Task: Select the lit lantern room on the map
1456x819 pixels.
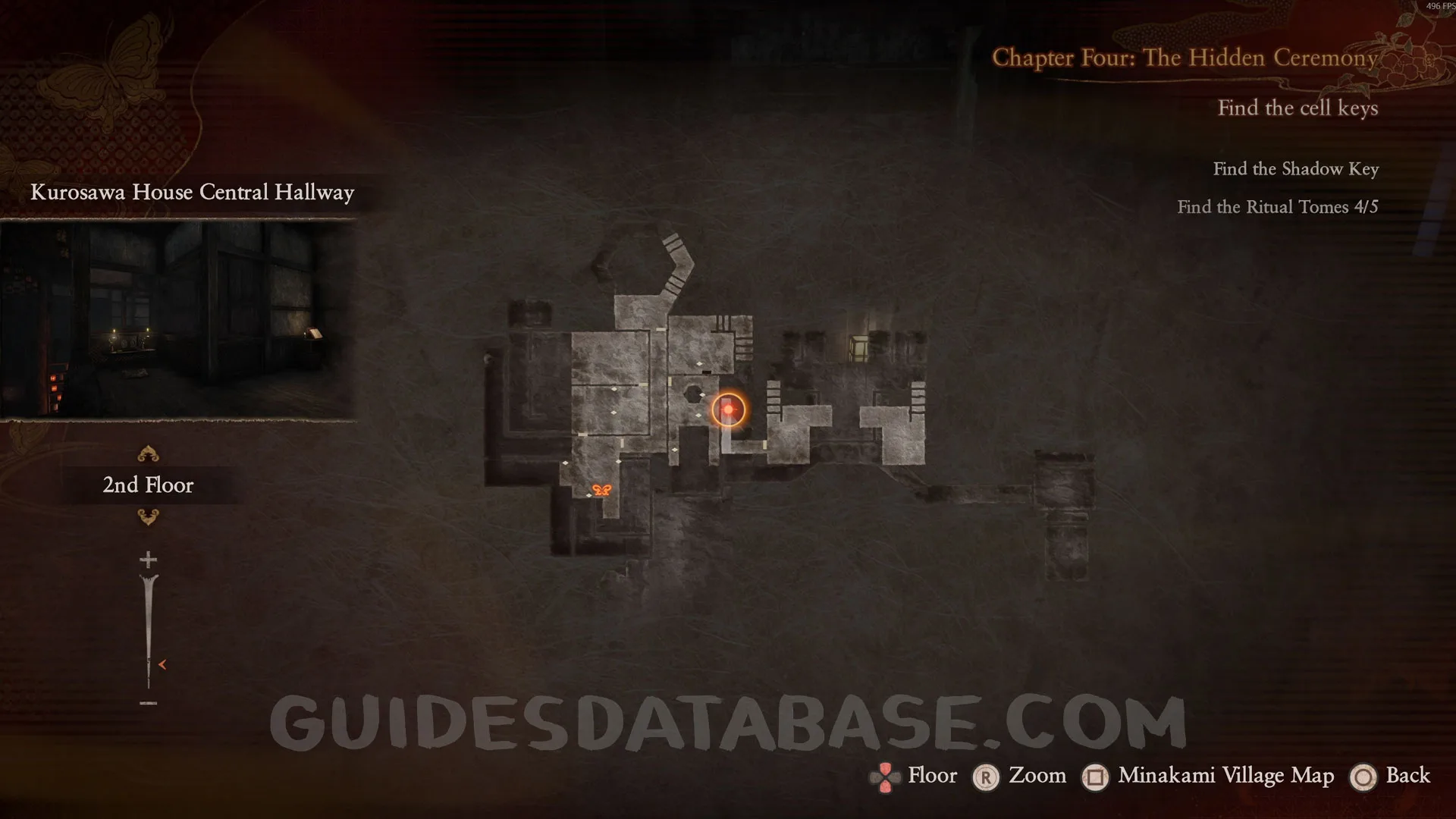Action: tap(858, 348)
